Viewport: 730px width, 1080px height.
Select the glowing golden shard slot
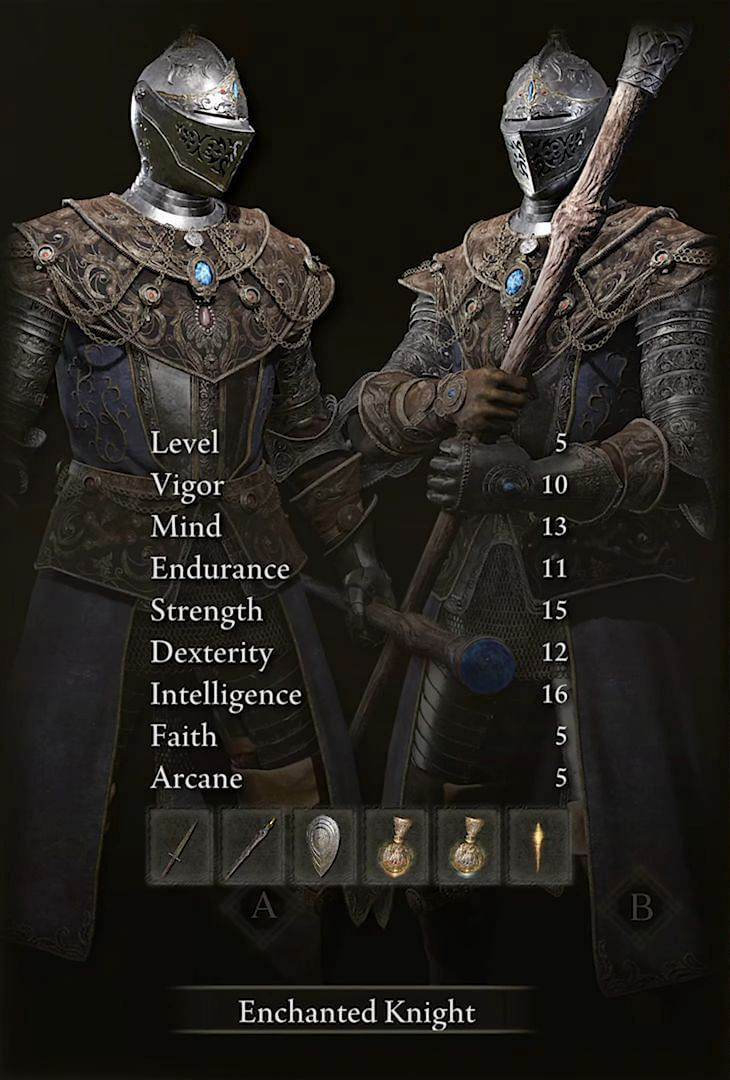539,846
